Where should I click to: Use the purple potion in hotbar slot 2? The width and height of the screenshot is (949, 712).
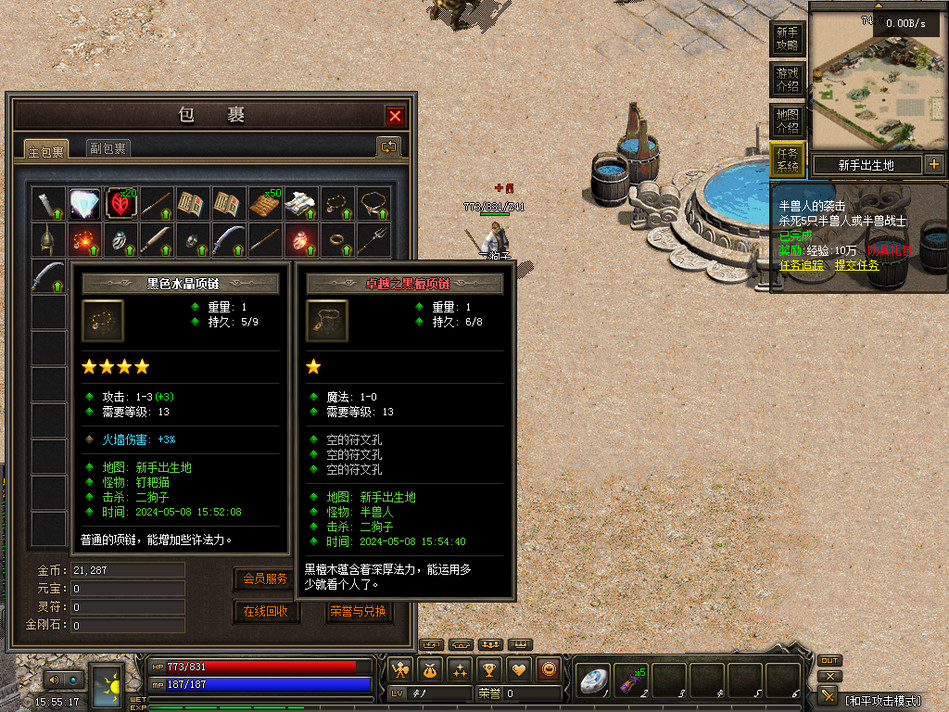click(x=630, y=679)
